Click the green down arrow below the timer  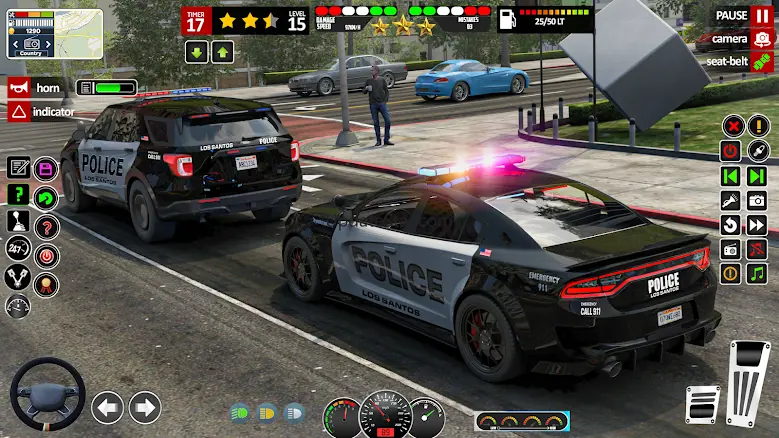point(196,52)
